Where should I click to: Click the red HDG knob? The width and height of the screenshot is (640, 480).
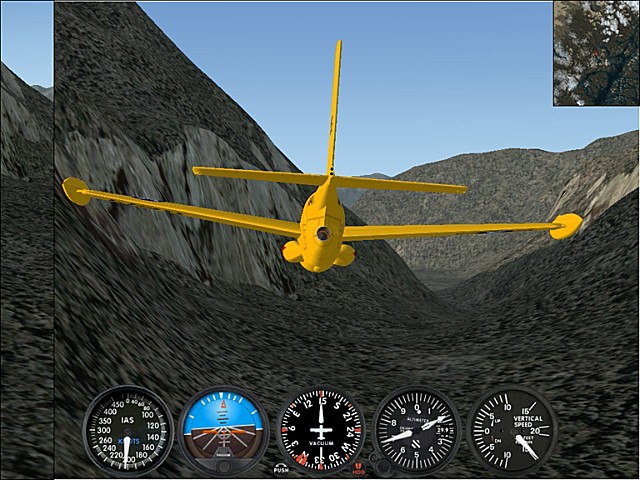coord(359,468)
